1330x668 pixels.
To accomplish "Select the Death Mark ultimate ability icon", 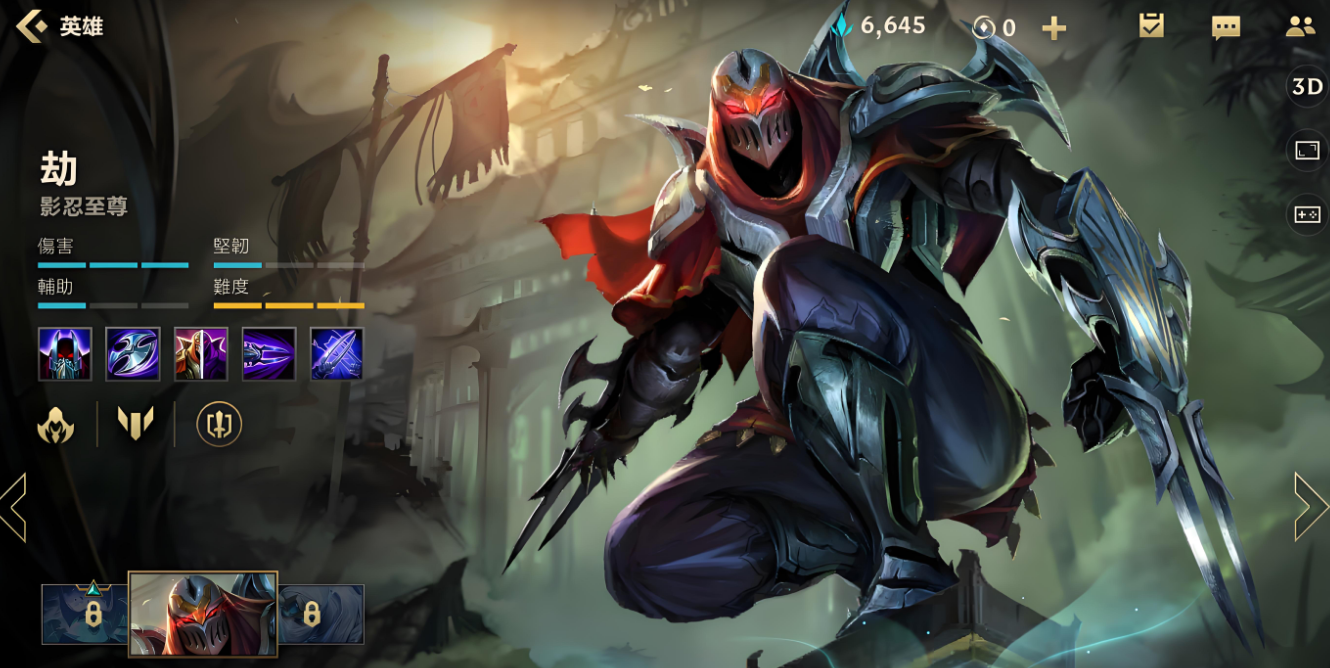I will click(x=337, y=354).
